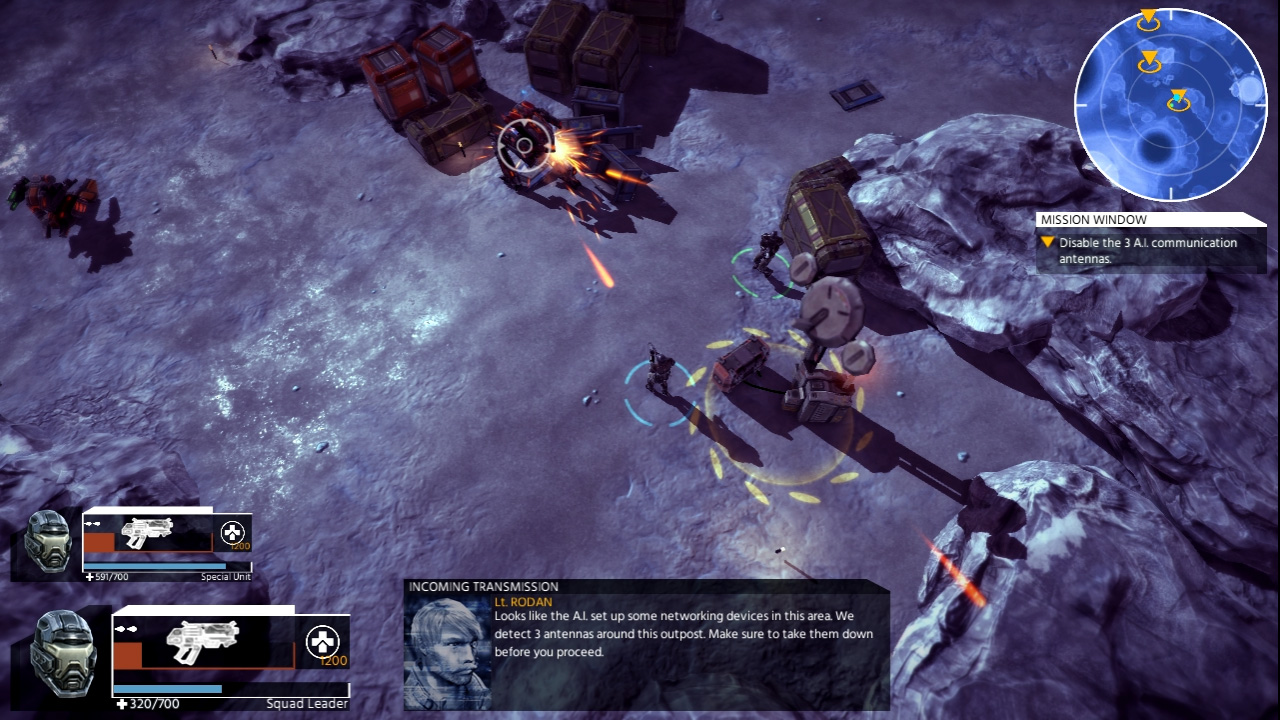The width and height of the screenshot is (1280, 720).
Task: Click Lt. Rodan's transmission portrait
Action: pos(447,654)
